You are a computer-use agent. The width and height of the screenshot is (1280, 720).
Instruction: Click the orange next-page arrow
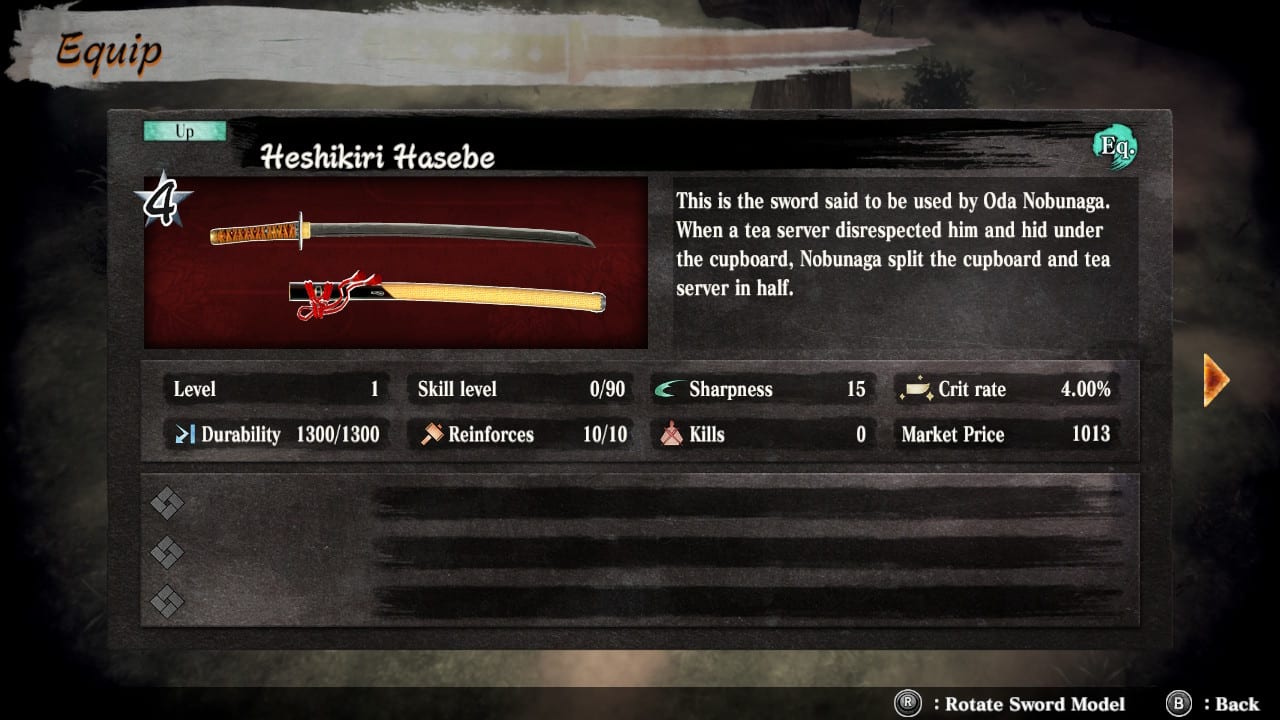(x=1213, y=379)
